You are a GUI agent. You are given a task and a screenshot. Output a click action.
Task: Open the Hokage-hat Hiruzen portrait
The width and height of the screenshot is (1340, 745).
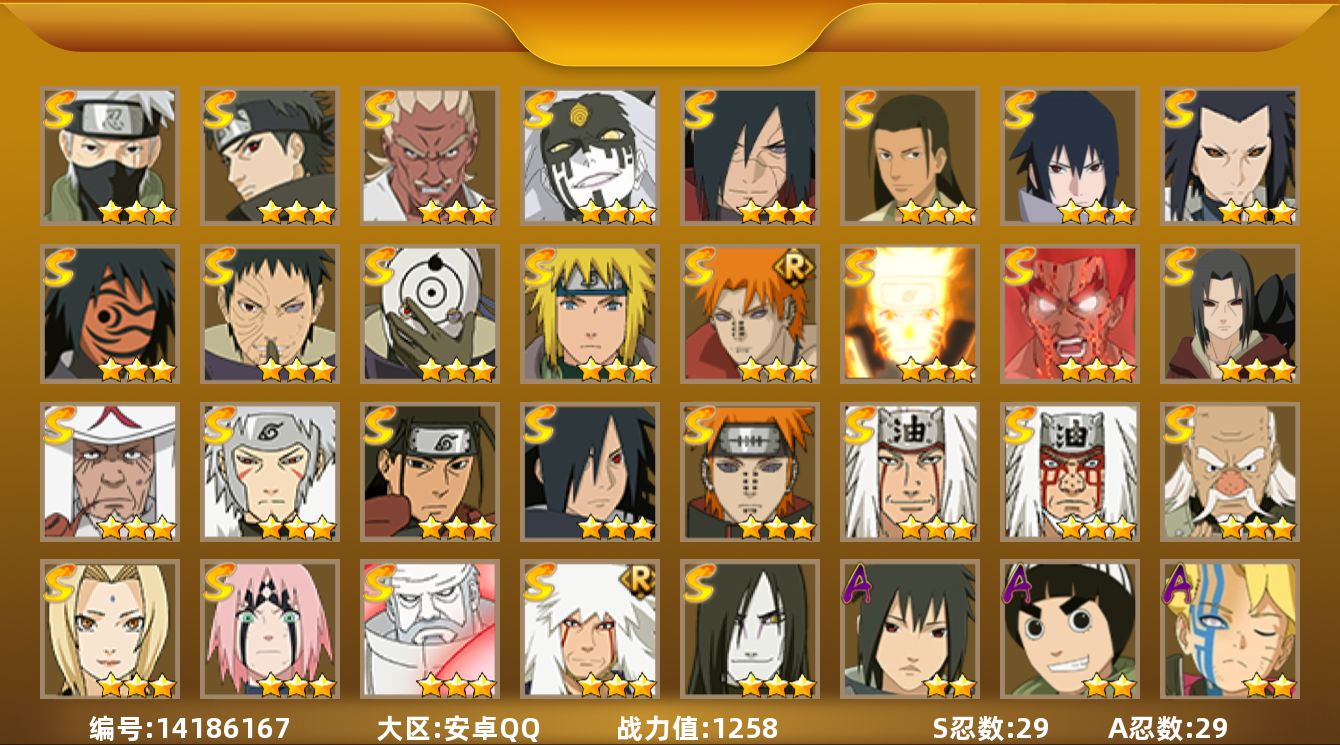pyautogui.click(x=109, y=471)
